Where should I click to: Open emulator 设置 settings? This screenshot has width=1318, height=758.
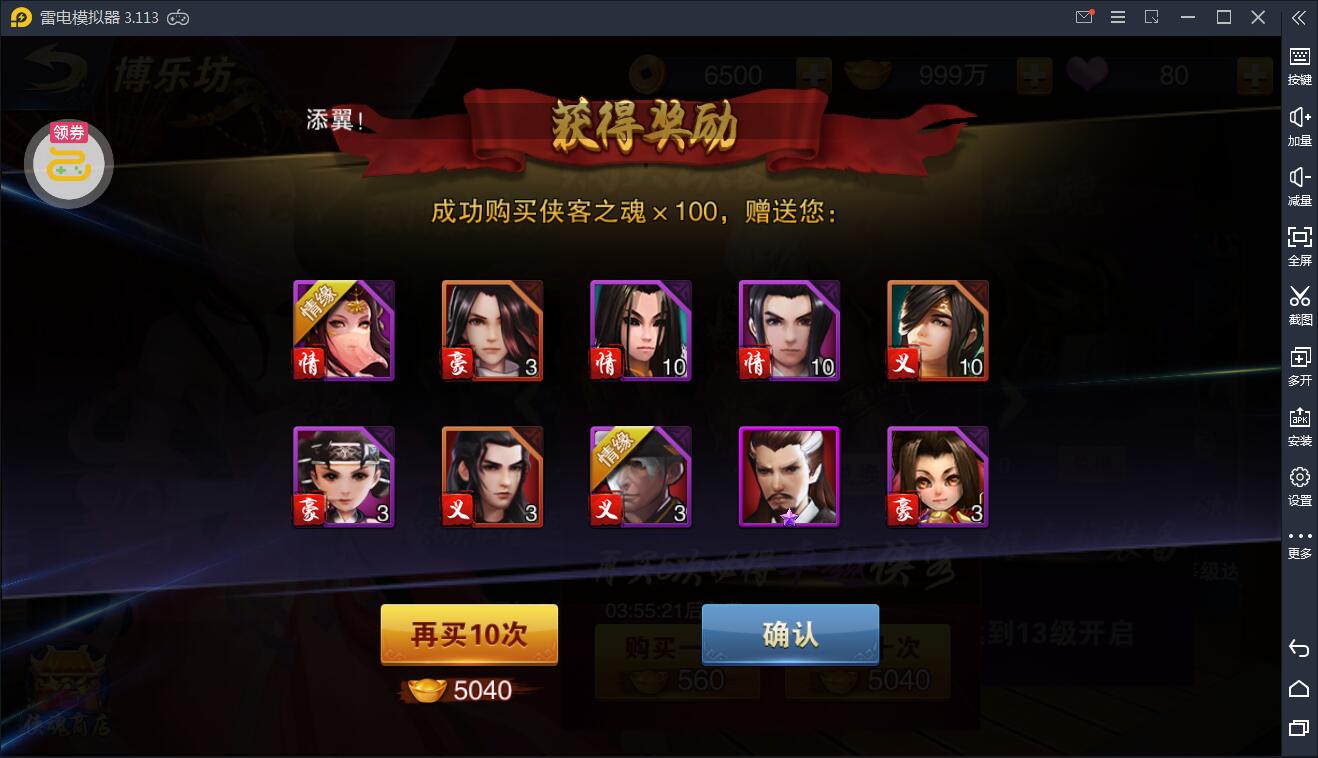pyautogui.click(x=1299, y=482)
